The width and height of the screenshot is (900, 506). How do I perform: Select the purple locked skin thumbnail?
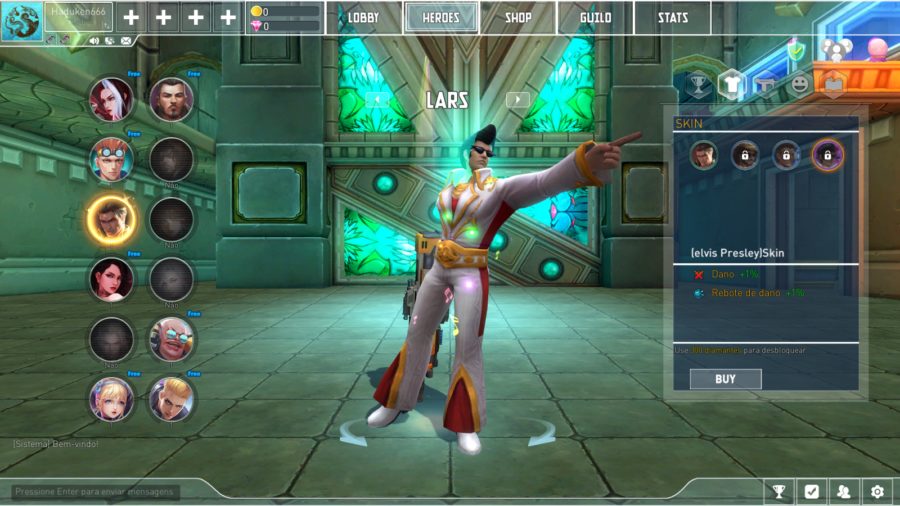(828, 155)
